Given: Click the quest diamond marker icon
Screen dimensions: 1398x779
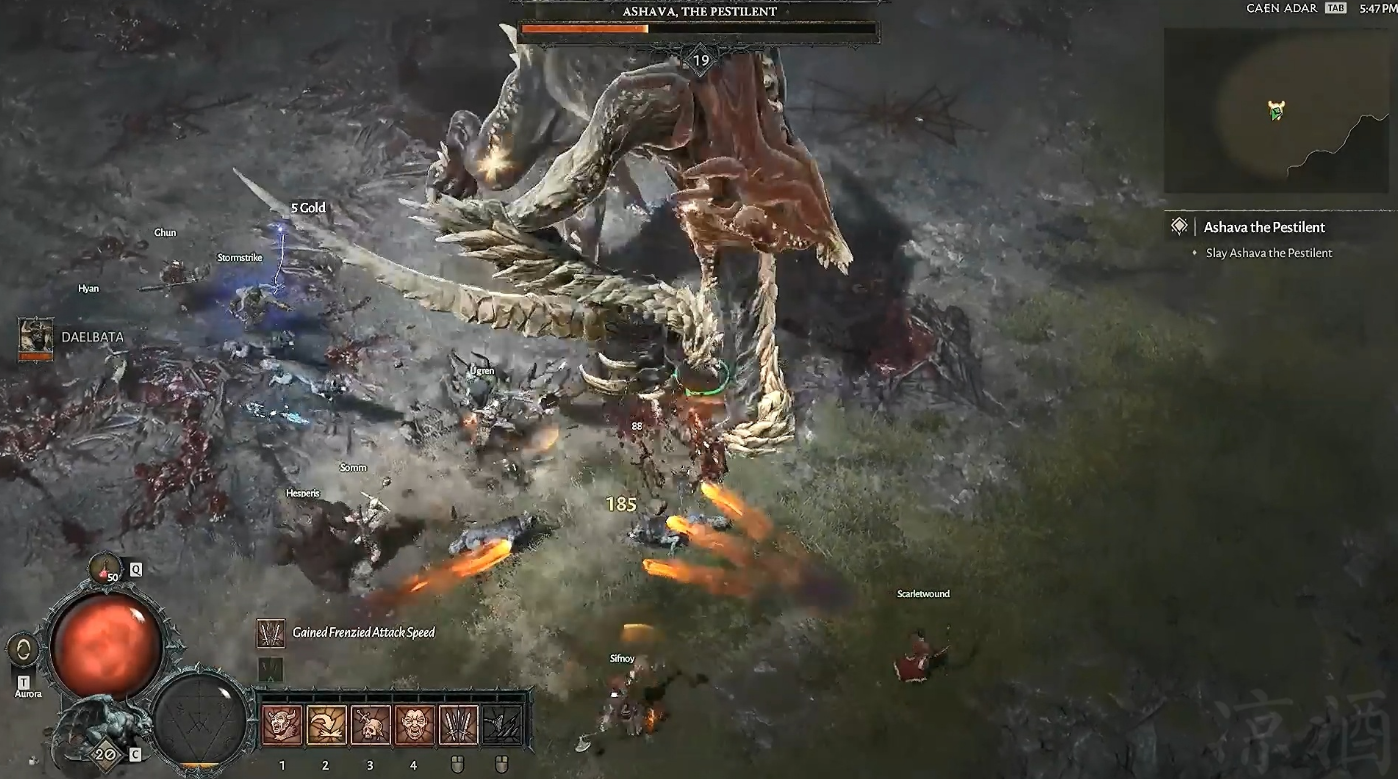Looking at the screenshot, I should point(1180,227).
